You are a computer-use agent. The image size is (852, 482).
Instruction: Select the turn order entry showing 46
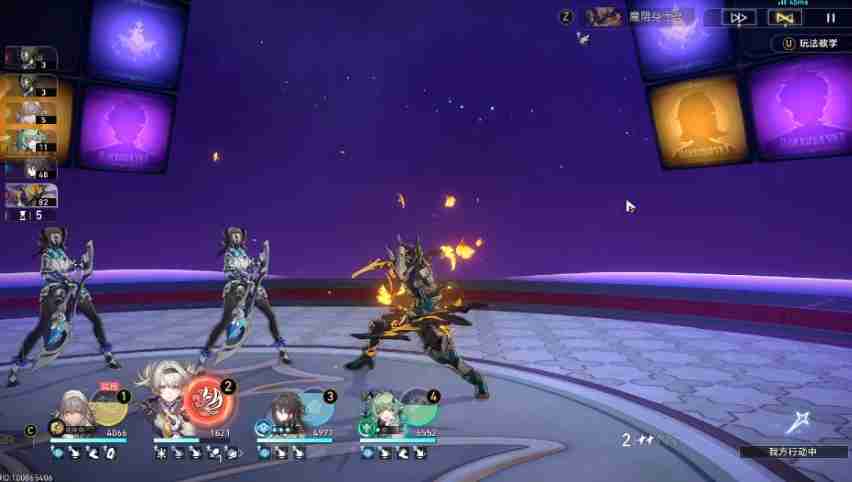tap(30, 169)
